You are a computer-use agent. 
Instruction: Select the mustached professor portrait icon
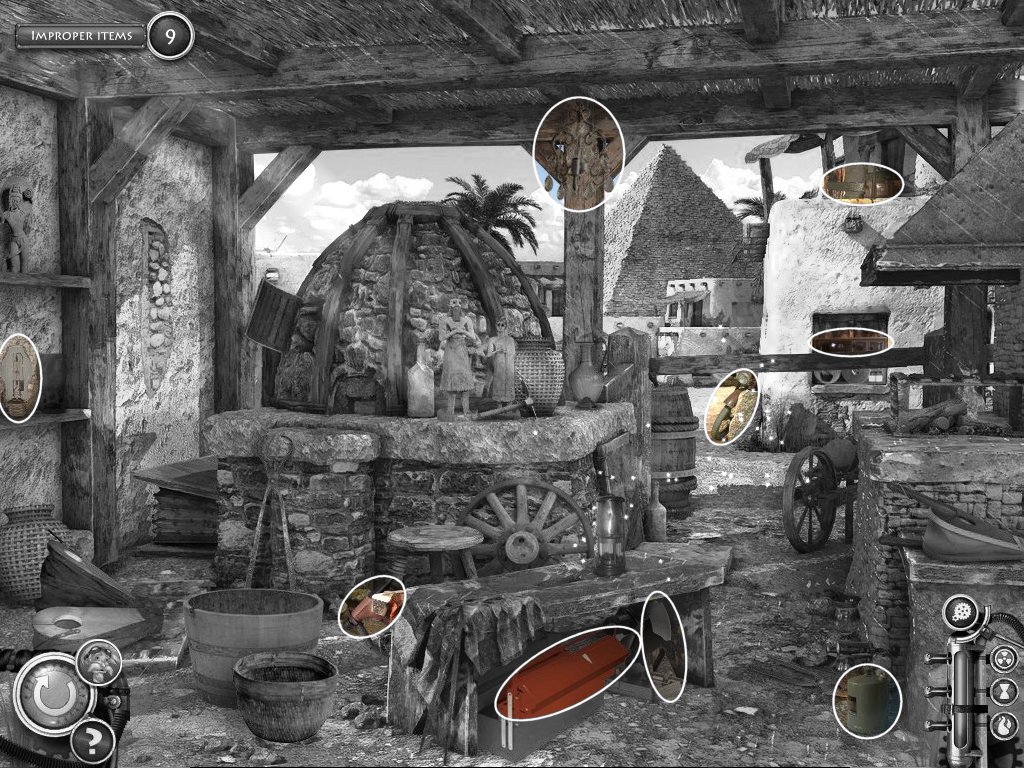tap(100, 661)
